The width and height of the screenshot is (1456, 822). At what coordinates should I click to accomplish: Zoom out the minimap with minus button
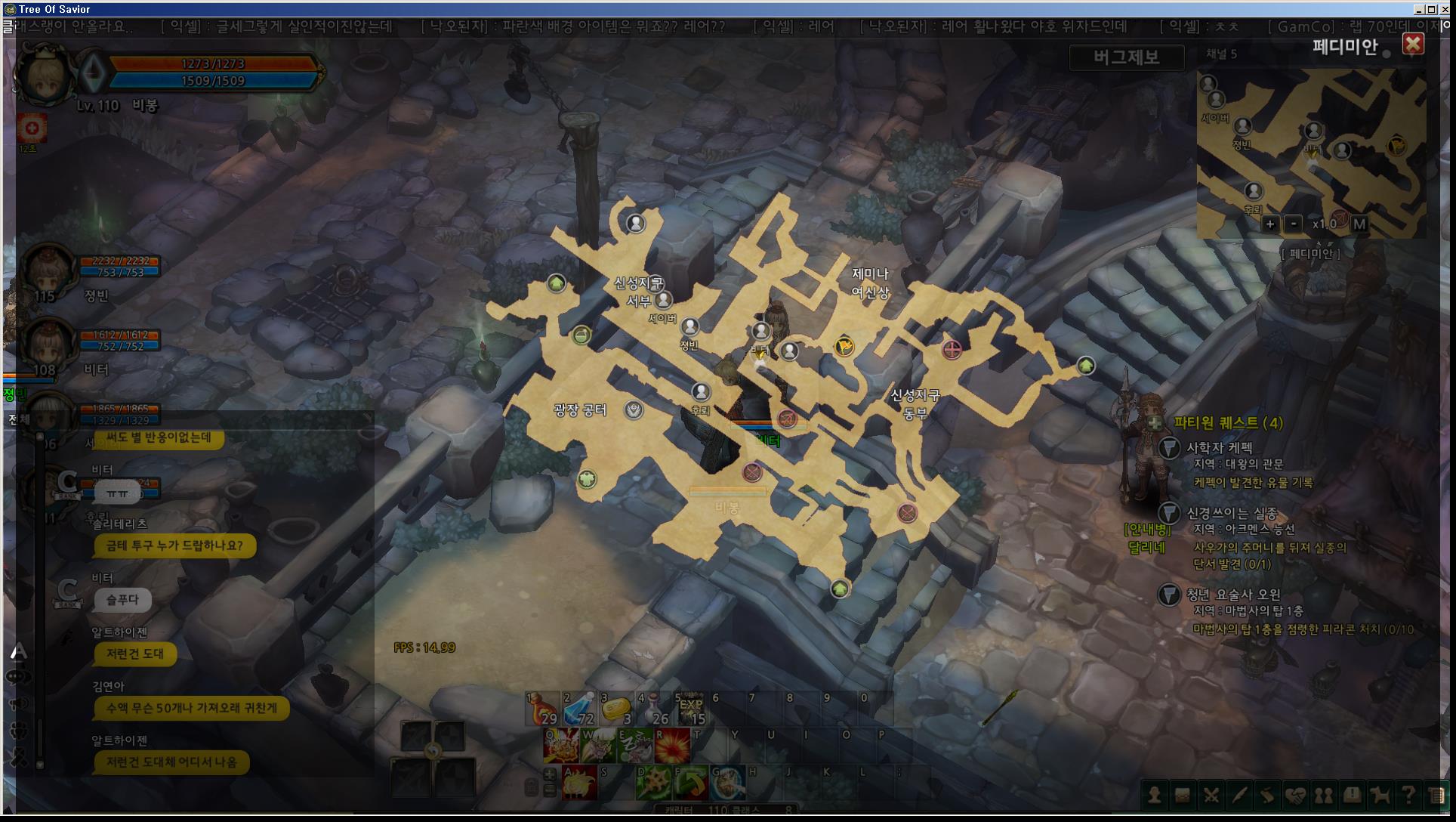[x=1294, y=224]
